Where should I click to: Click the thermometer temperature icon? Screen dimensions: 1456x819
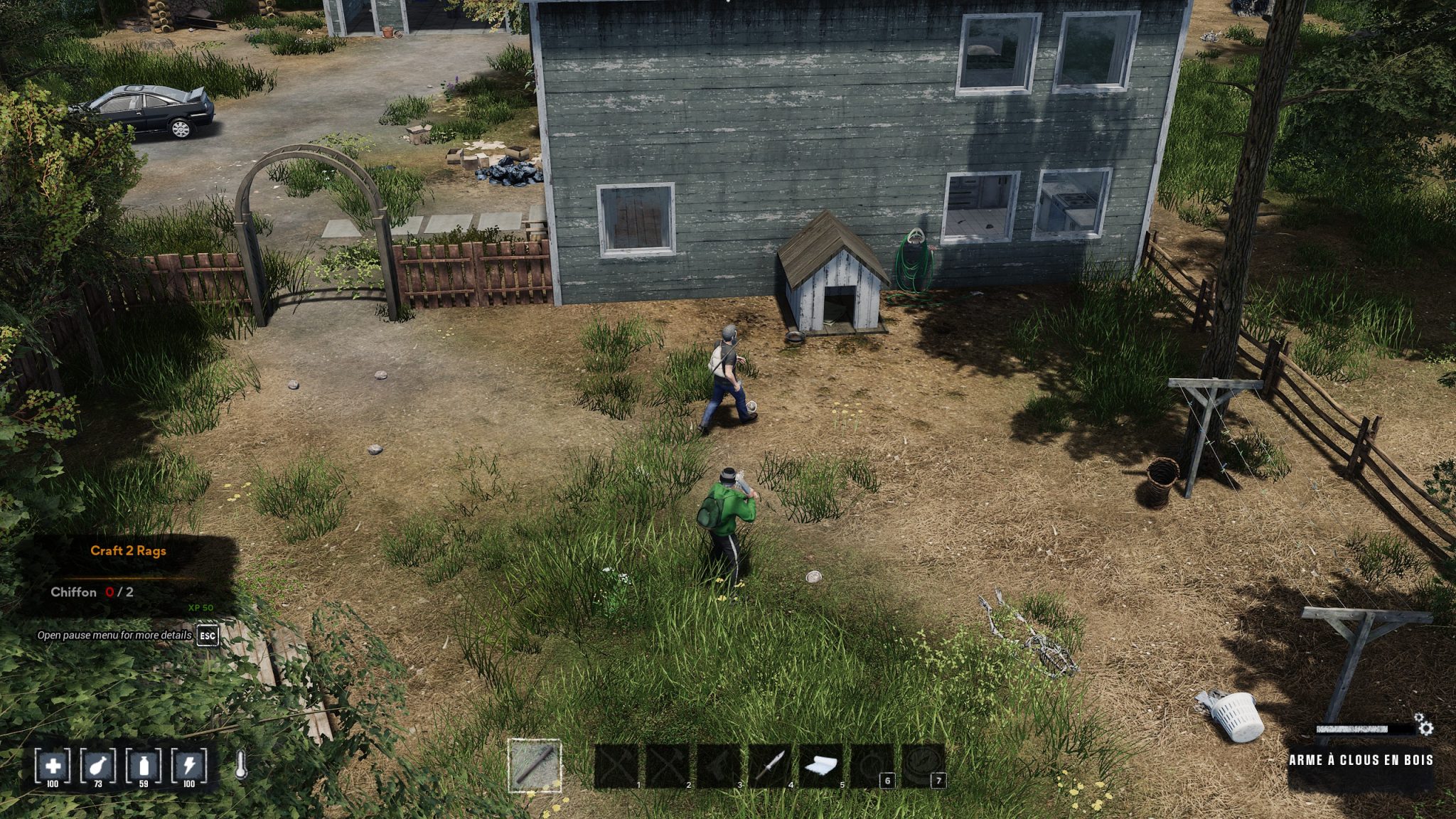pos(241,766)
